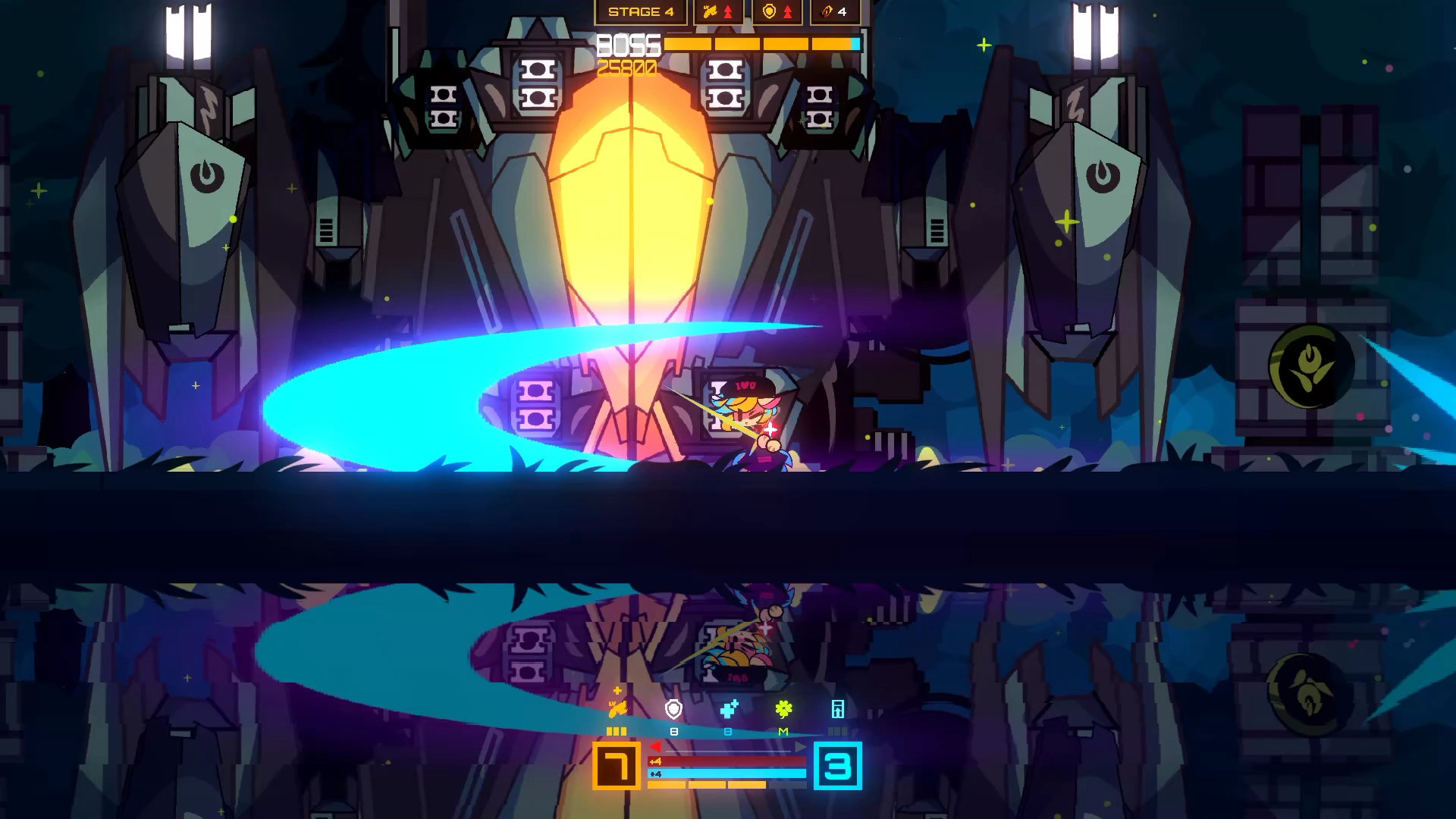1456x819 pixels.
Task: Expand the left red arrow in the bottom HUD
Action: click(x=655, y=747)
